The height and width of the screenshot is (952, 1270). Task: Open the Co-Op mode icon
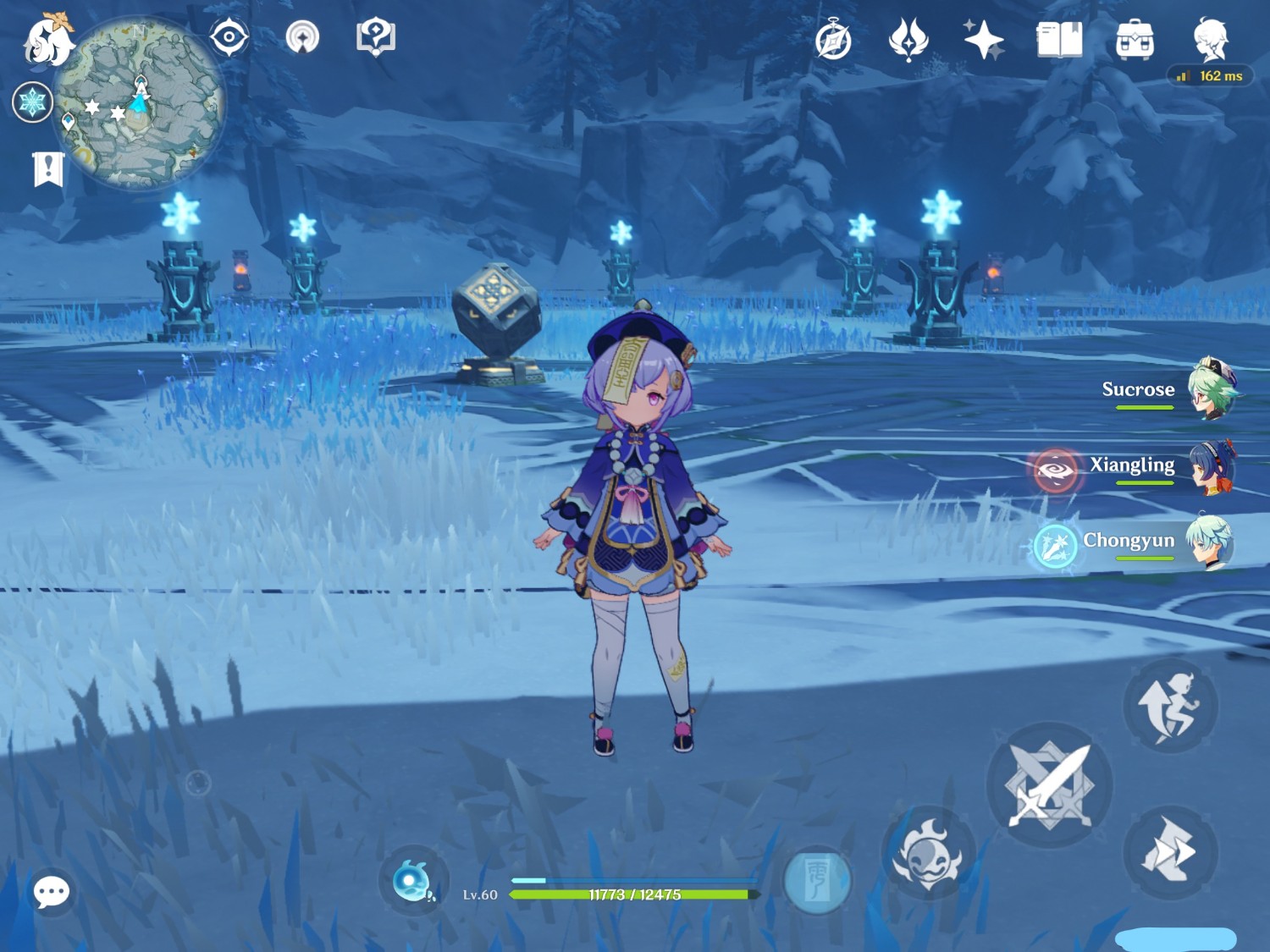(302, 38)
